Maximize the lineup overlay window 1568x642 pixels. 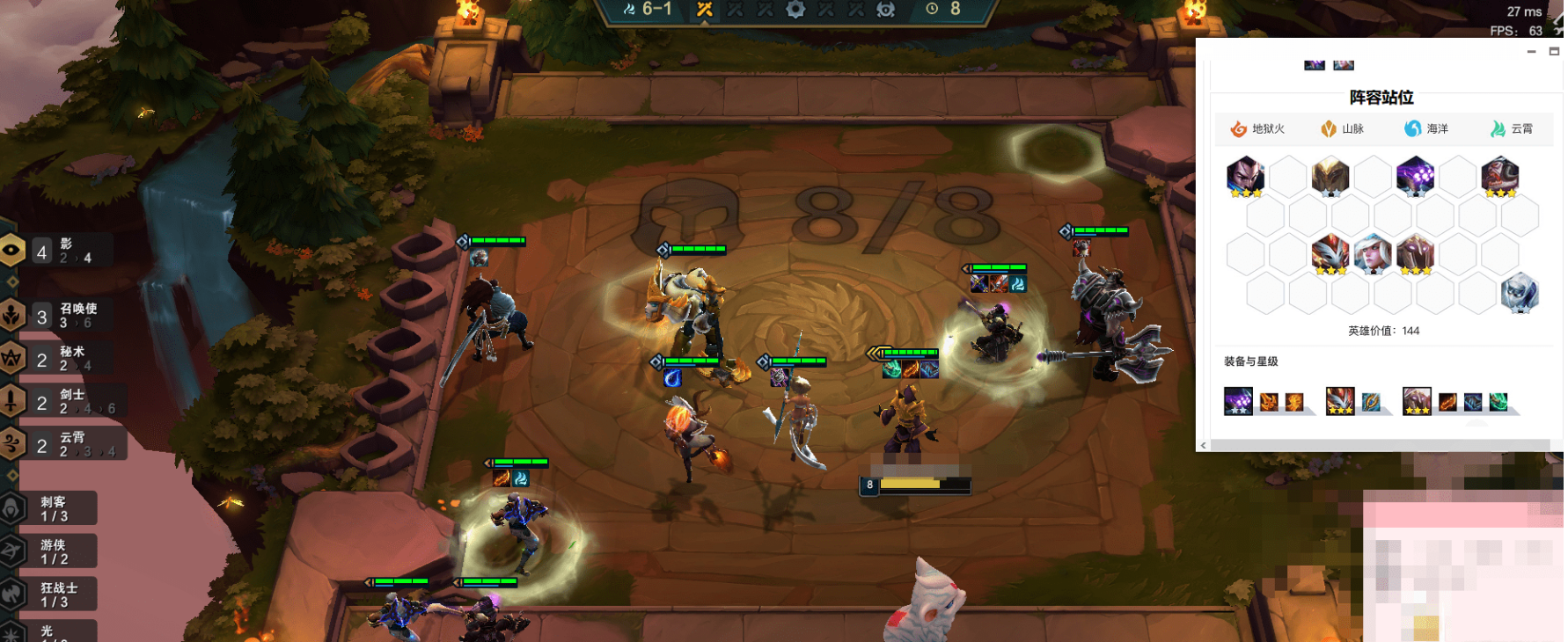tap(1554, 52)
